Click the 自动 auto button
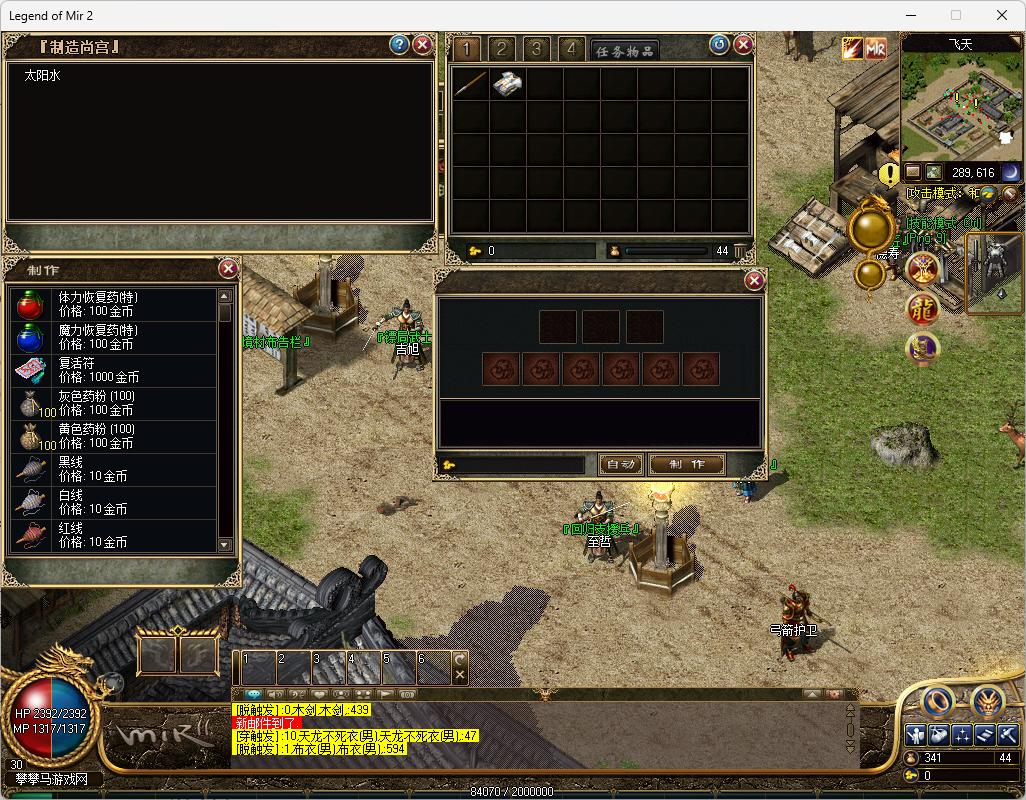The image size is (1026, 800). [x=620, y=464]
